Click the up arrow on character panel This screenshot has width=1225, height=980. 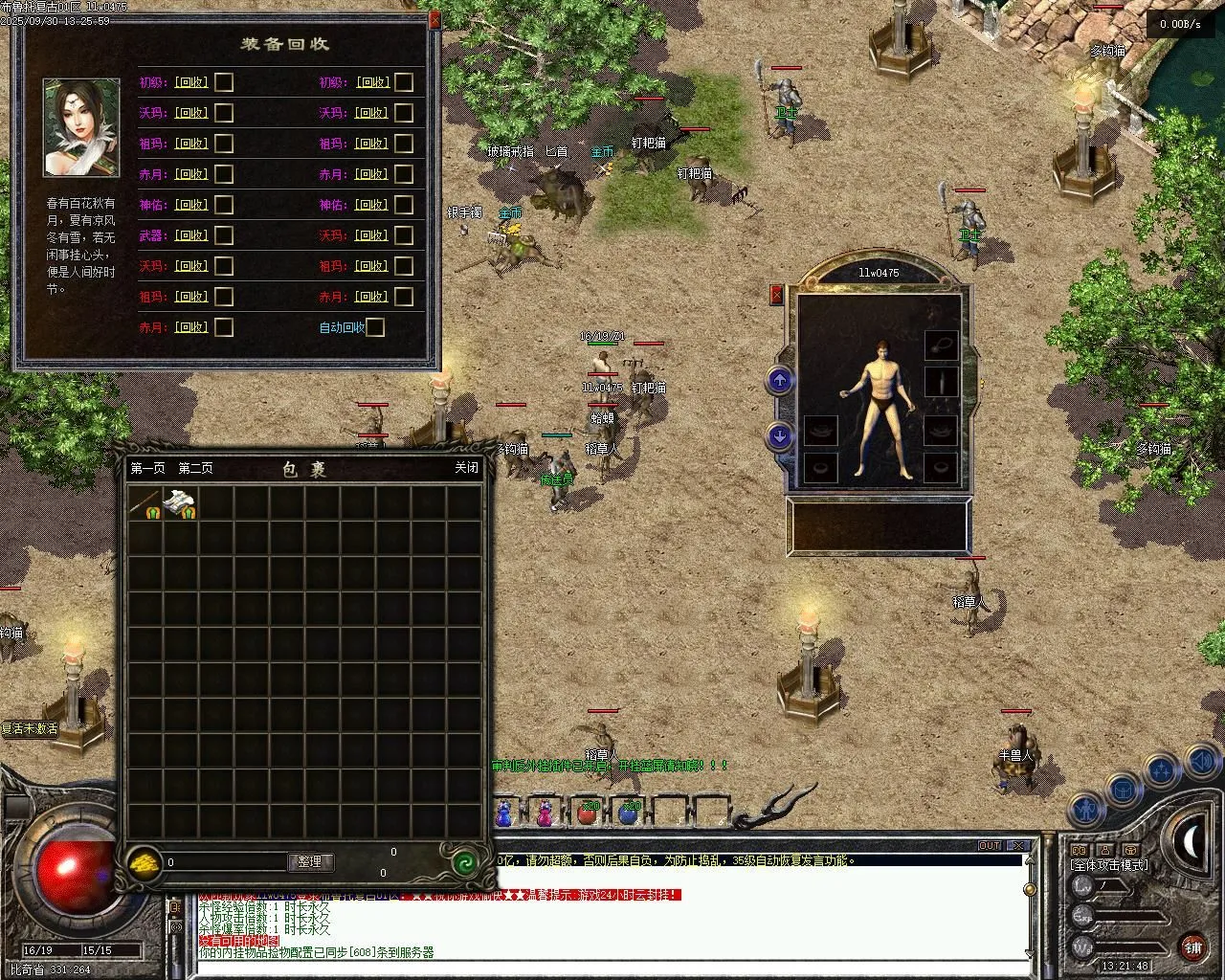(780, 381)
